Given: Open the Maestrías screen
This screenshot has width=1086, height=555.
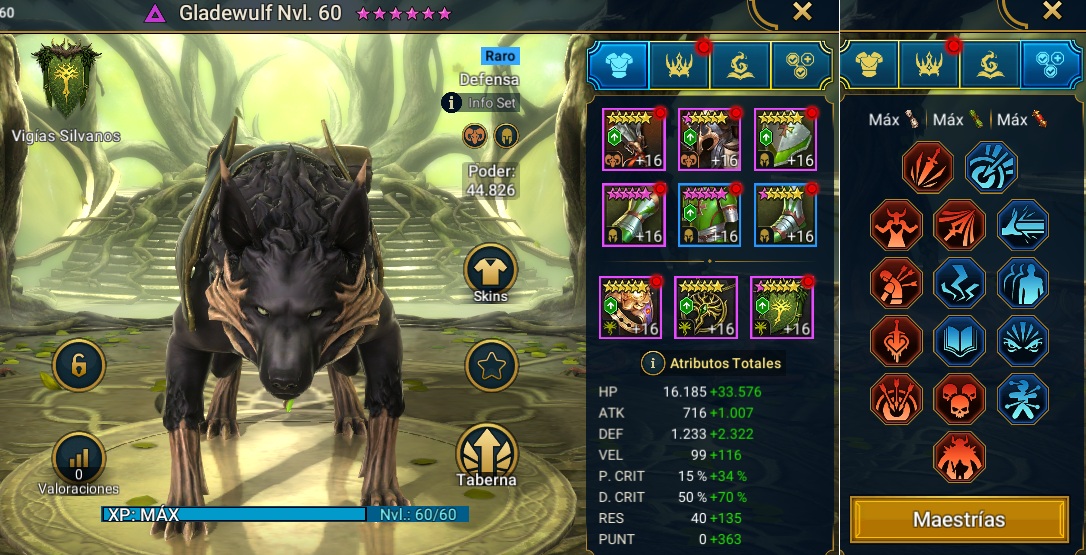Looking at the screenshot, I should tap(959, 520).
